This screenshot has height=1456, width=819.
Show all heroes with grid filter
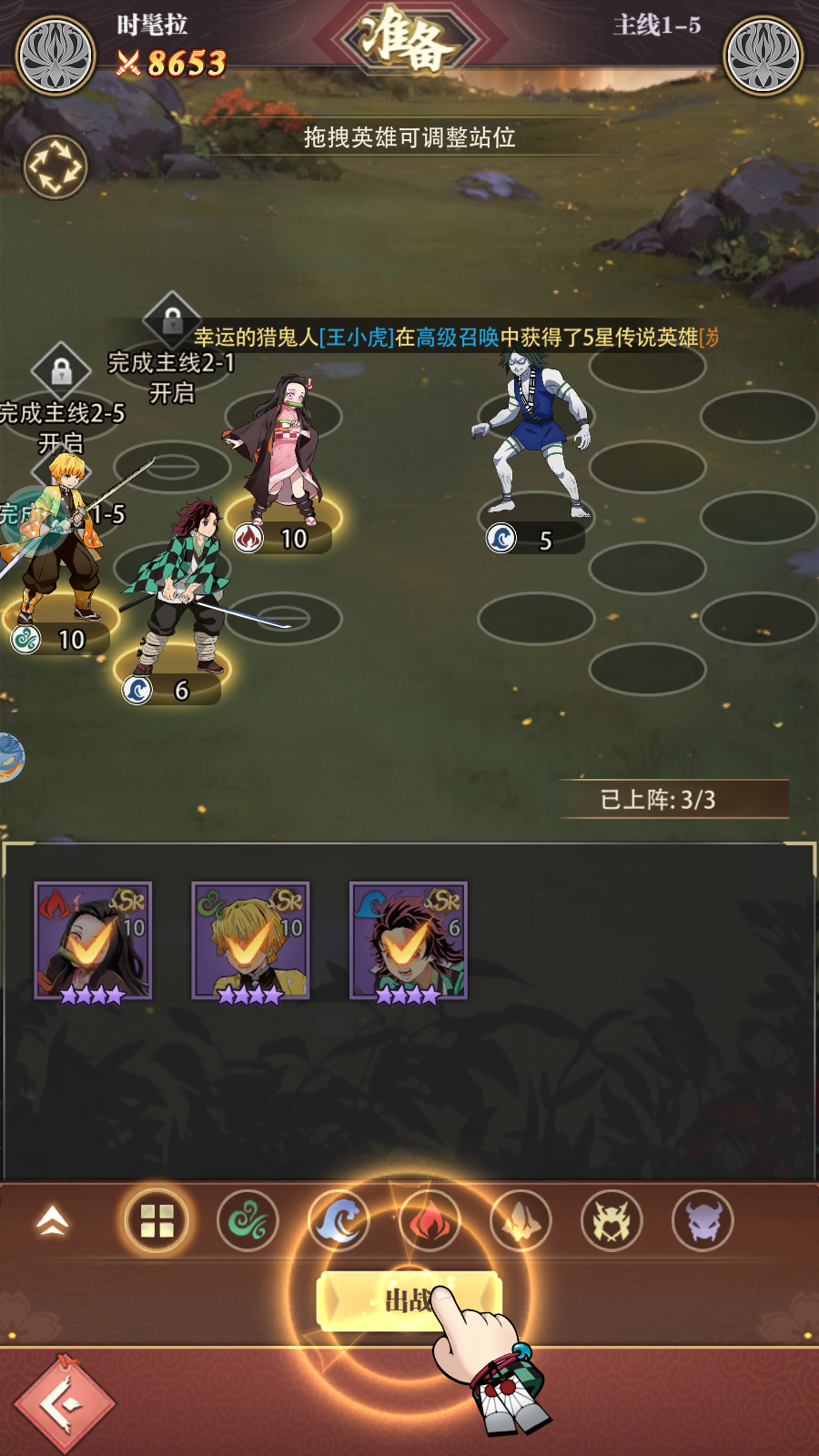point(157,1221)
